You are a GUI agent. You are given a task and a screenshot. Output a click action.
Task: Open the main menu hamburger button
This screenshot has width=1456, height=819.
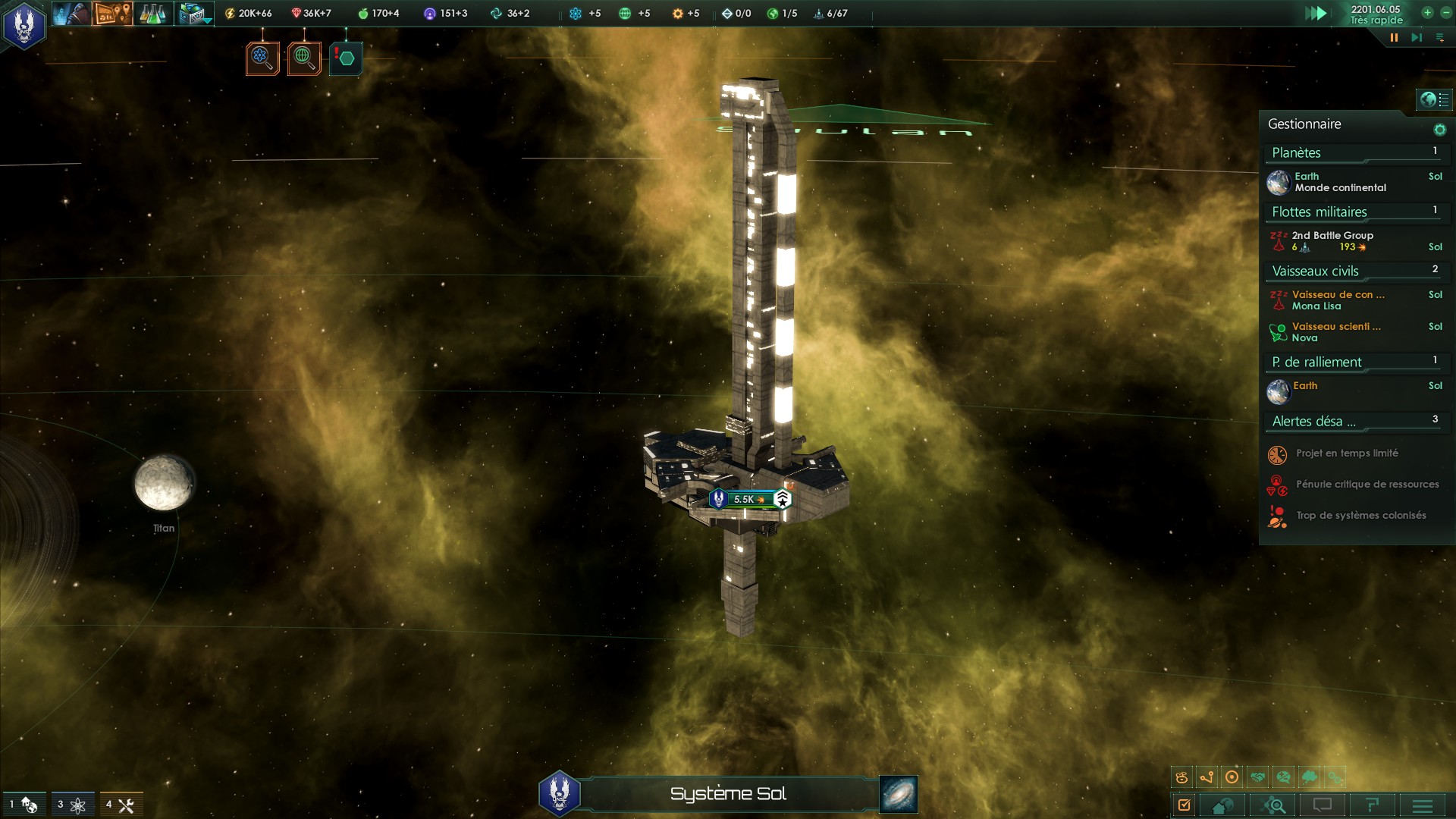point(1423,805)
